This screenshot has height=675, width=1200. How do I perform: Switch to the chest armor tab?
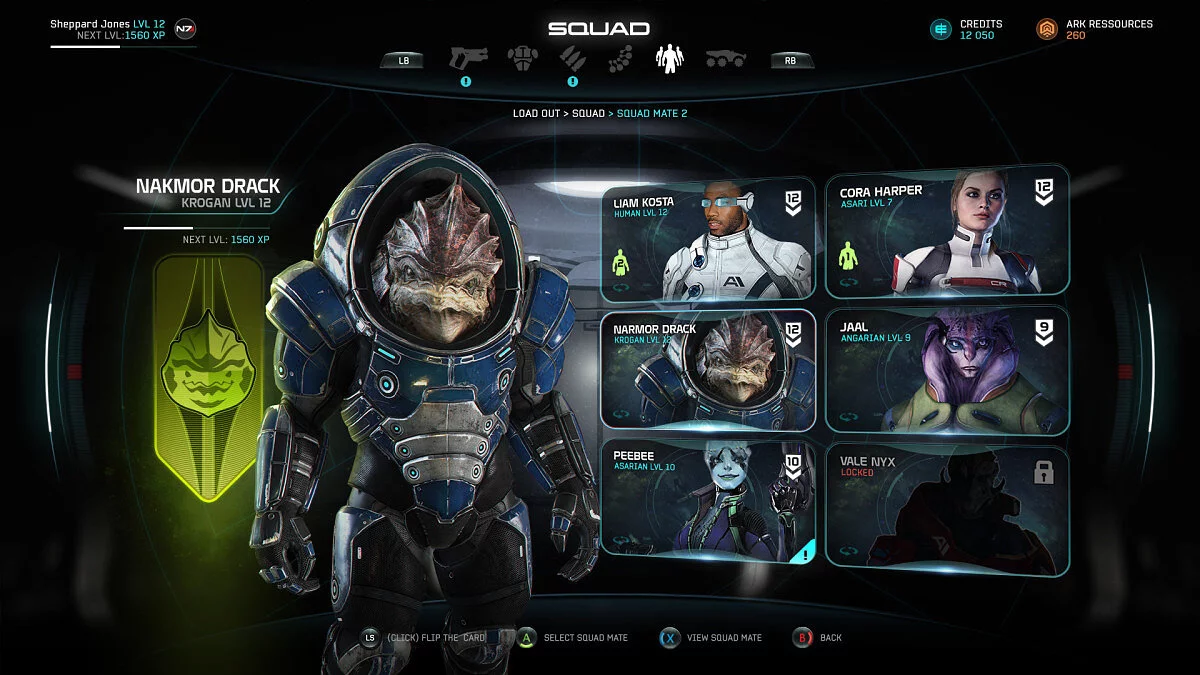[522, 57]
